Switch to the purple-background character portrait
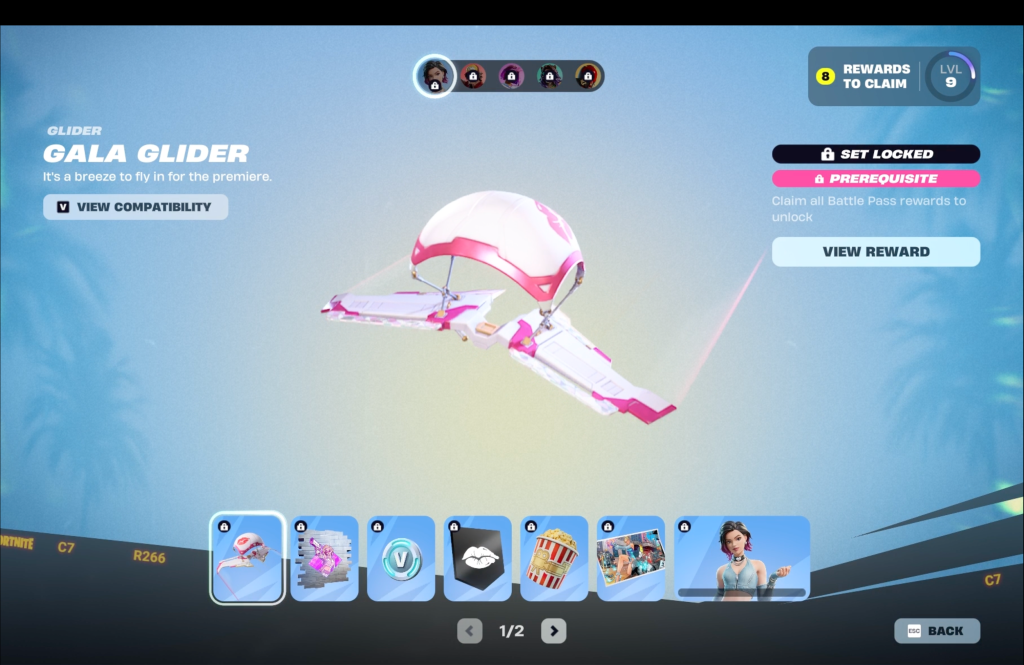The width and height of the screenshot is (1024, 665). point(511,76)
